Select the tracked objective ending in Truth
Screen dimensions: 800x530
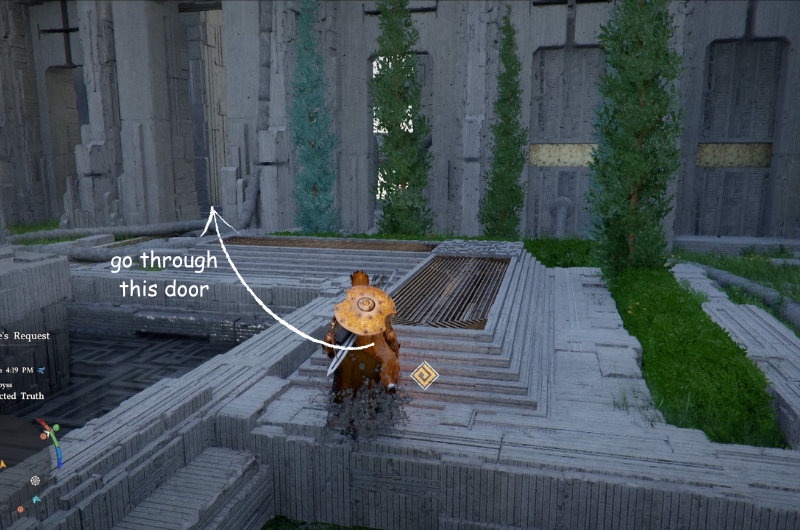tap(24, 395)
